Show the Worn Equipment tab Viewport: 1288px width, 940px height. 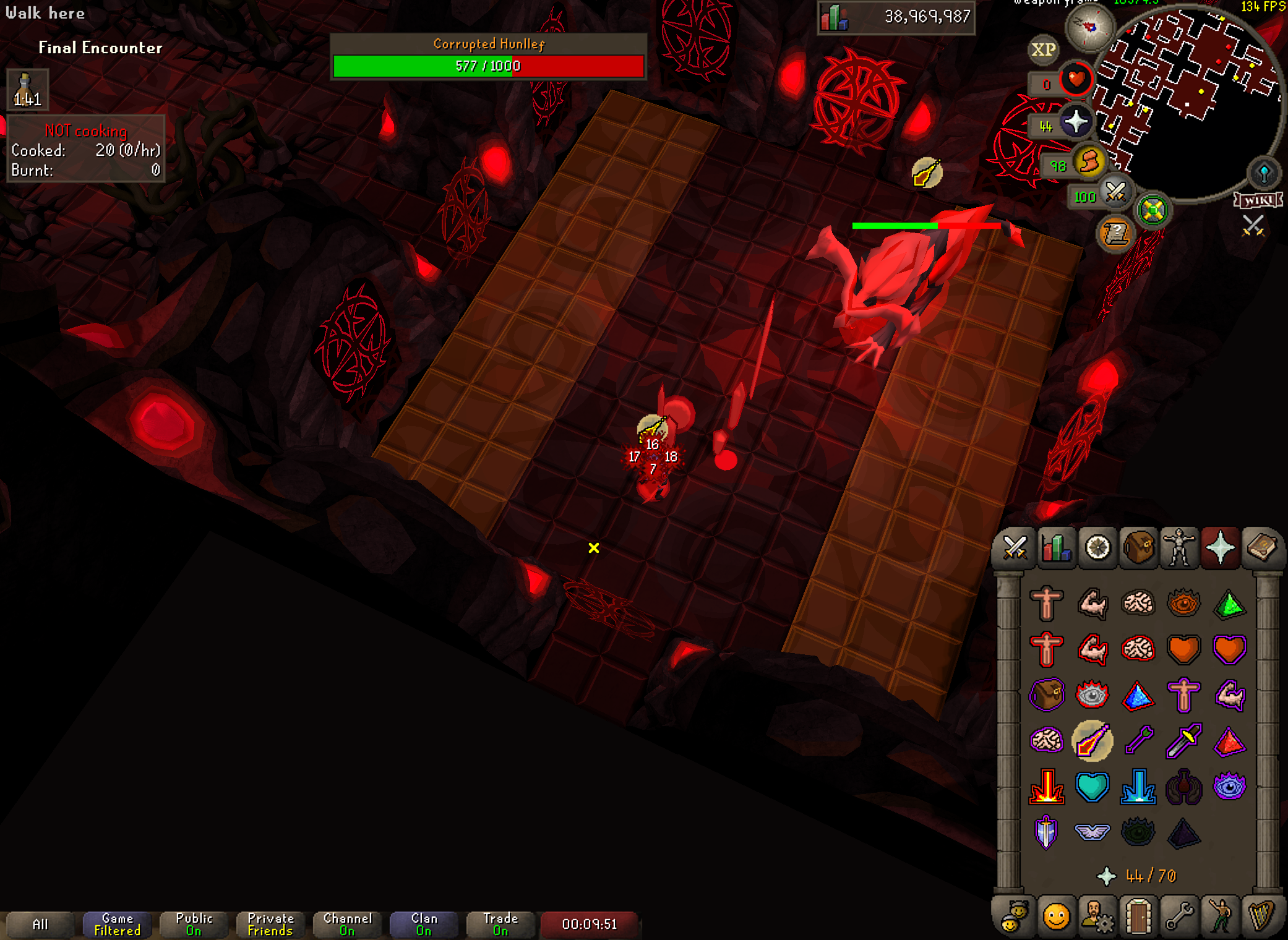click(x=1179, y=548)
